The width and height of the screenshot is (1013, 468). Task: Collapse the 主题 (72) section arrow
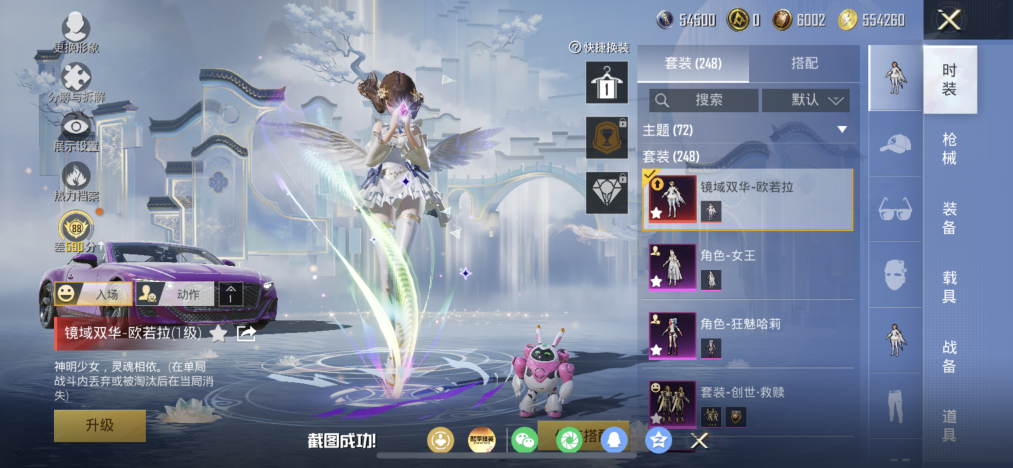pos(842,130)
